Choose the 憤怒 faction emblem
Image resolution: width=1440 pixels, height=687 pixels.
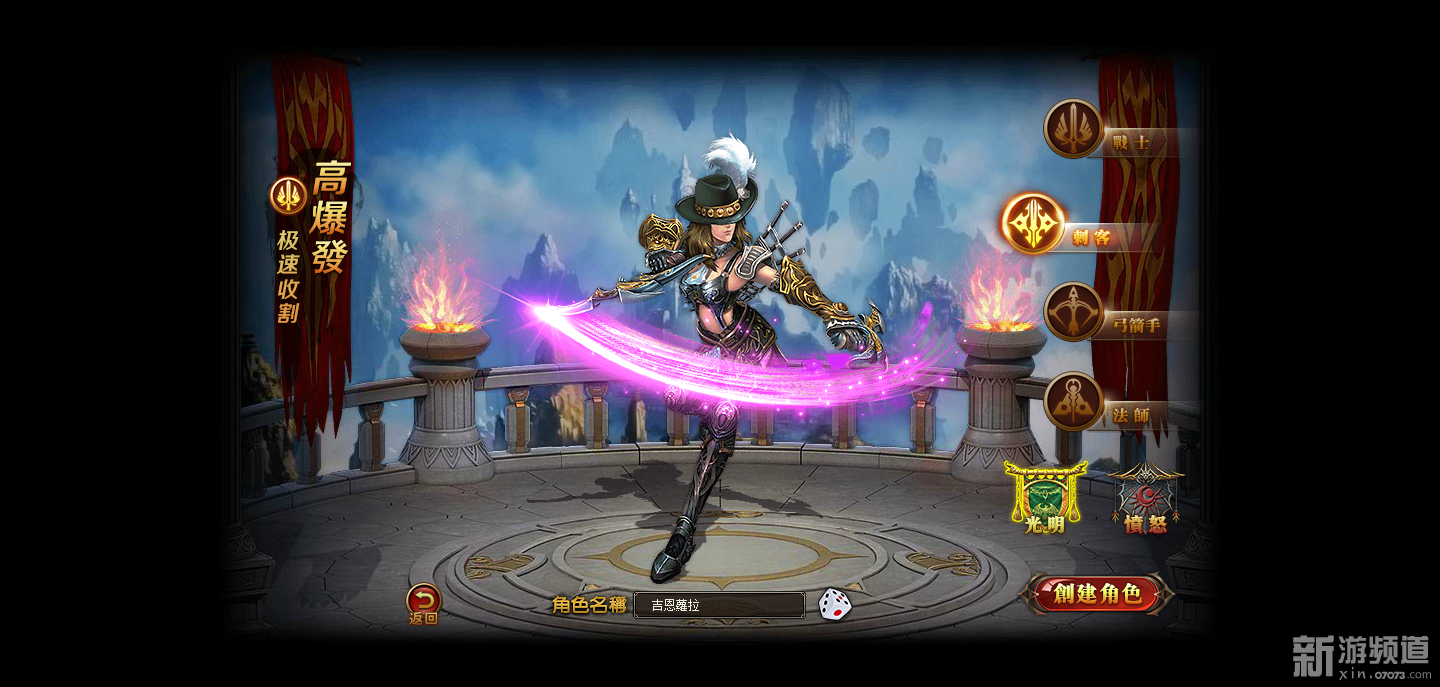tap(1144, 499)
